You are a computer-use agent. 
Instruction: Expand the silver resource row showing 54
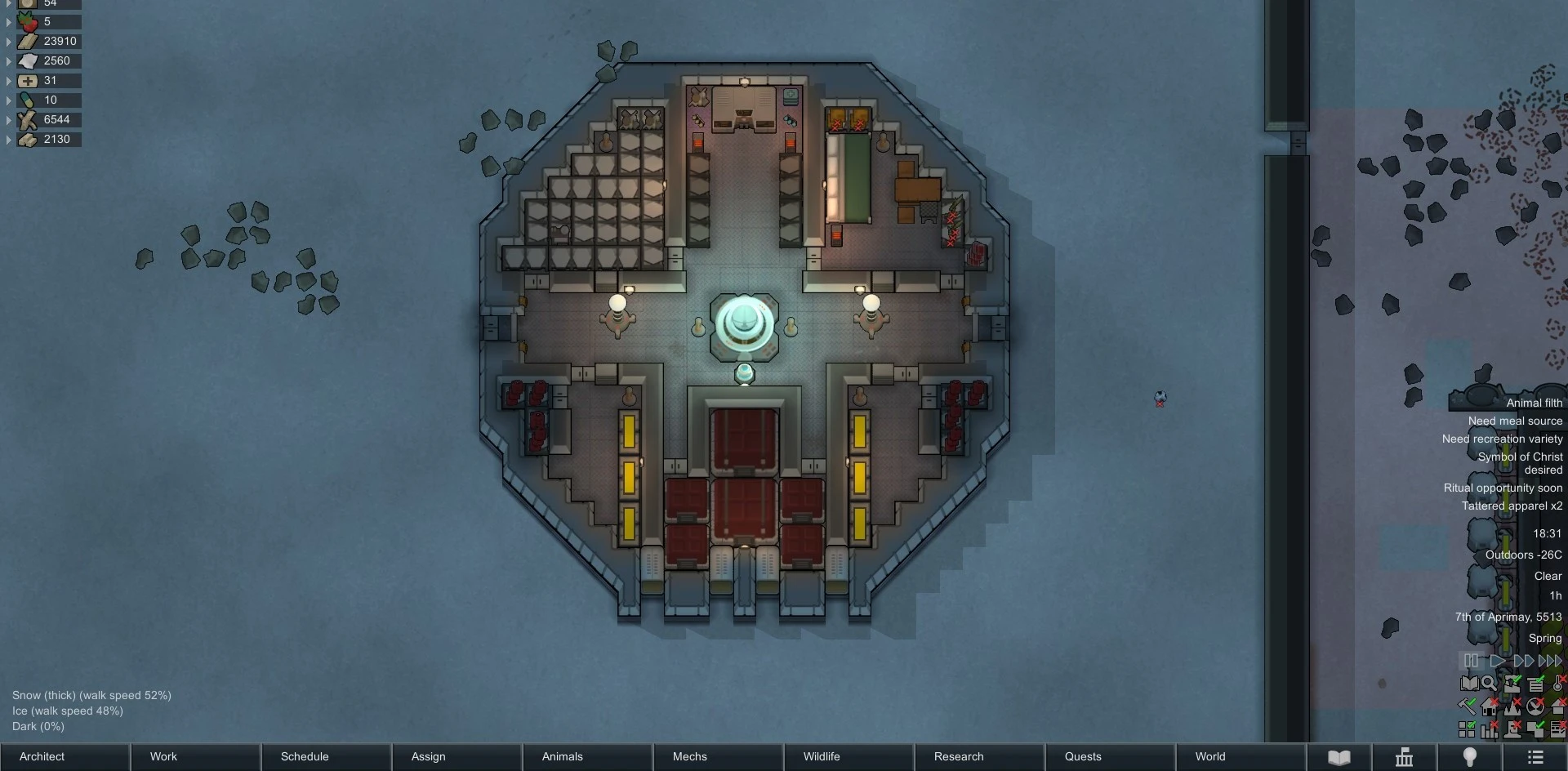pyautogui.click(x=8, y=4)
